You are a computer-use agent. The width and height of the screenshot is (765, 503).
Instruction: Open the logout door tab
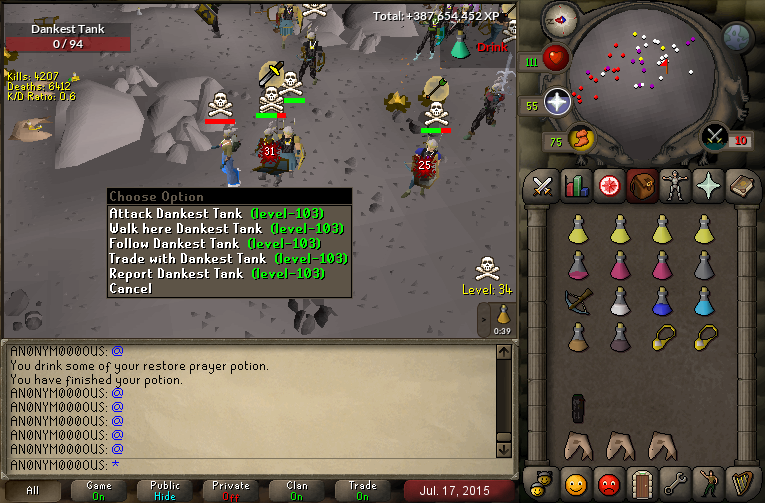[x=641, y=483]
